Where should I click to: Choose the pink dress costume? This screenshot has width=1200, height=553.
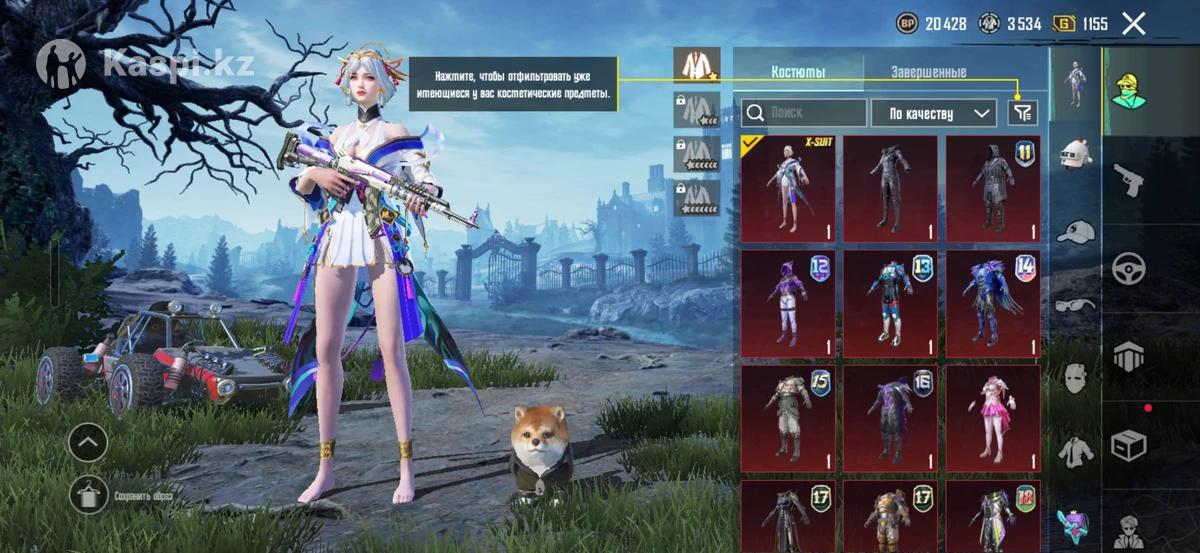point(993,418)
